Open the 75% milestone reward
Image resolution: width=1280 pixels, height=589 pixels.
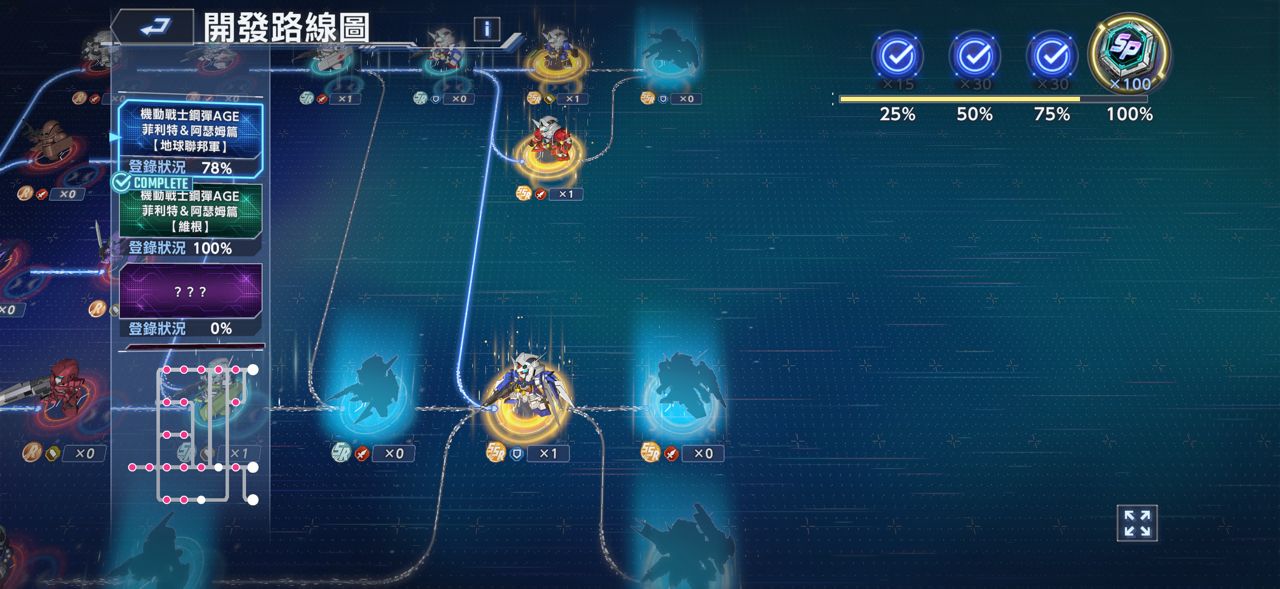[x=1051, y=56]
